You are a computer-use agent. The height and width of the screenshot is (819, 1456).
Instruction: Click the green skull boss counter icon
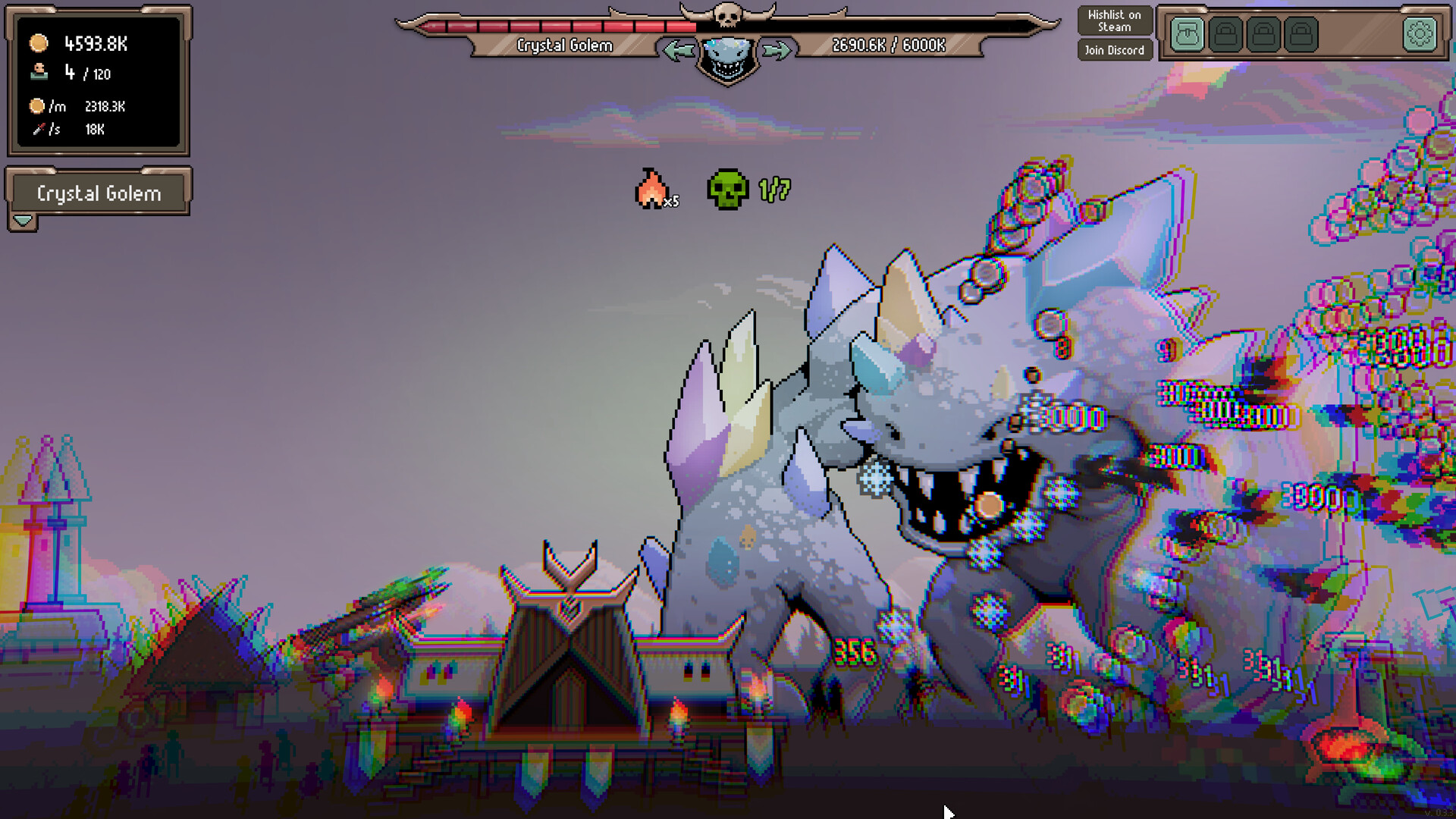(729, 189)
